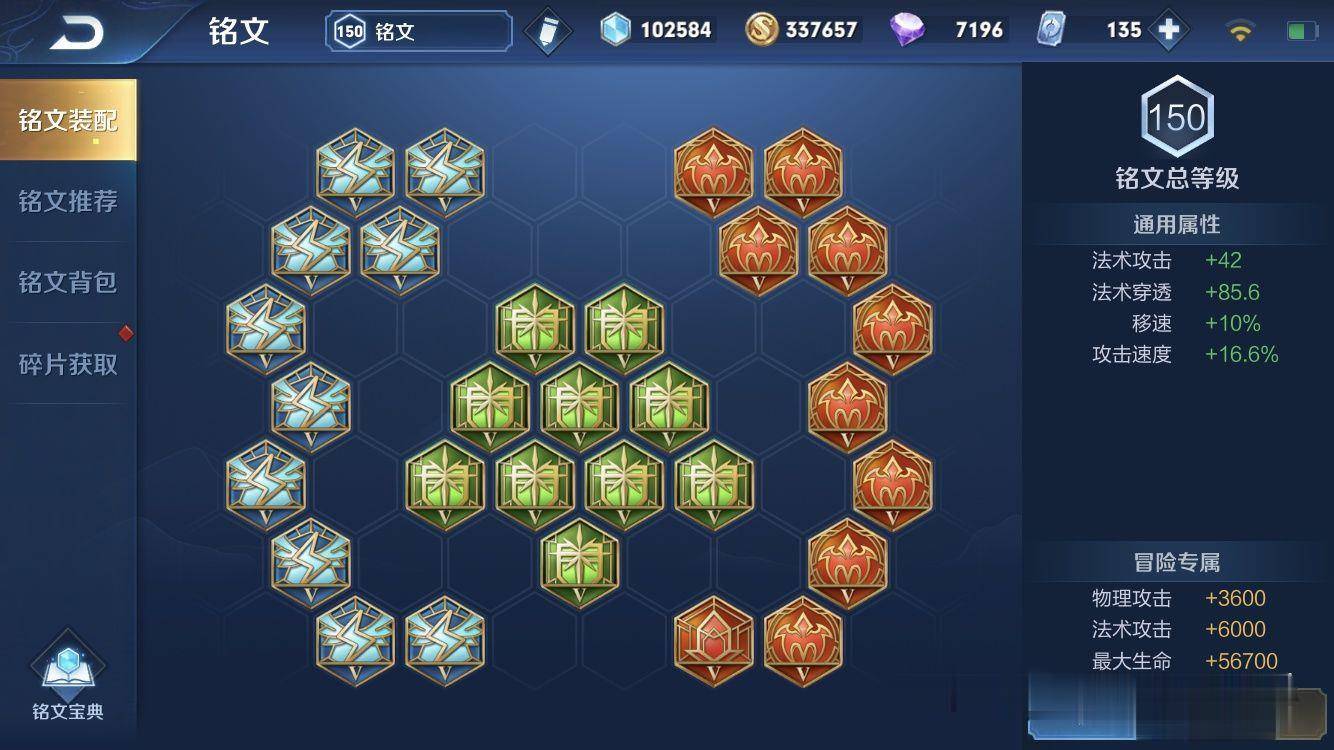Viewport: 1334px width, 750px height.
Task: Click the 铭文 search input field
Action: (x=420, y=29)
